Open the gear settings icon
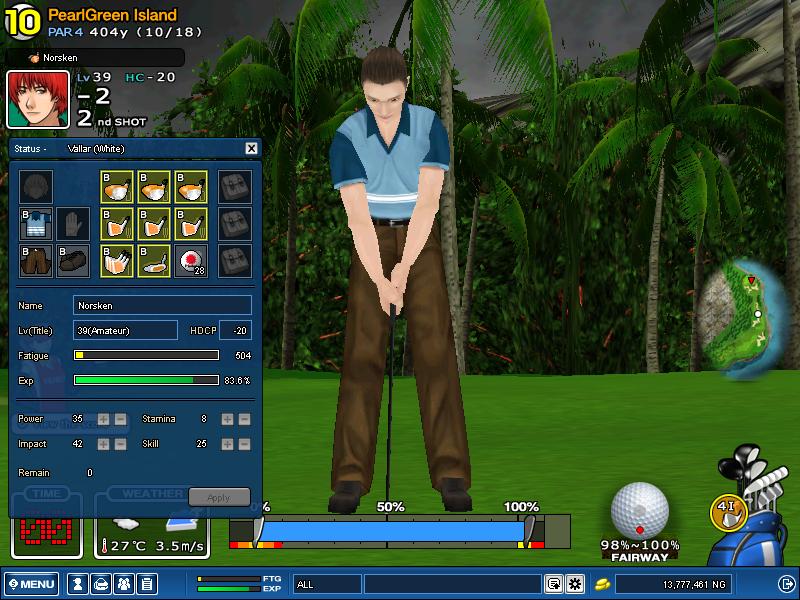Image resolution: width=800 pixels, height=600 pixels. (x=574, y=584)
